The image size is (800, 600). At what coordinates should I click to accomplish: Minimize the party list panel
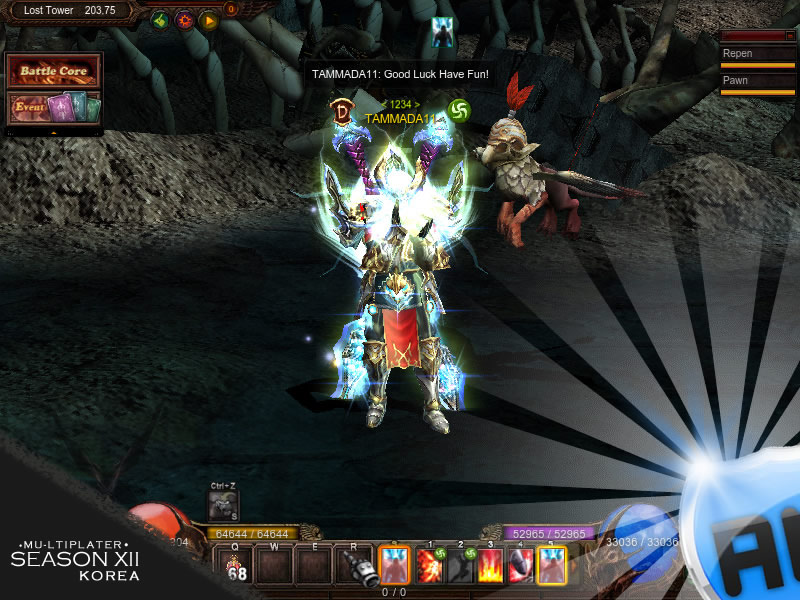790,36
